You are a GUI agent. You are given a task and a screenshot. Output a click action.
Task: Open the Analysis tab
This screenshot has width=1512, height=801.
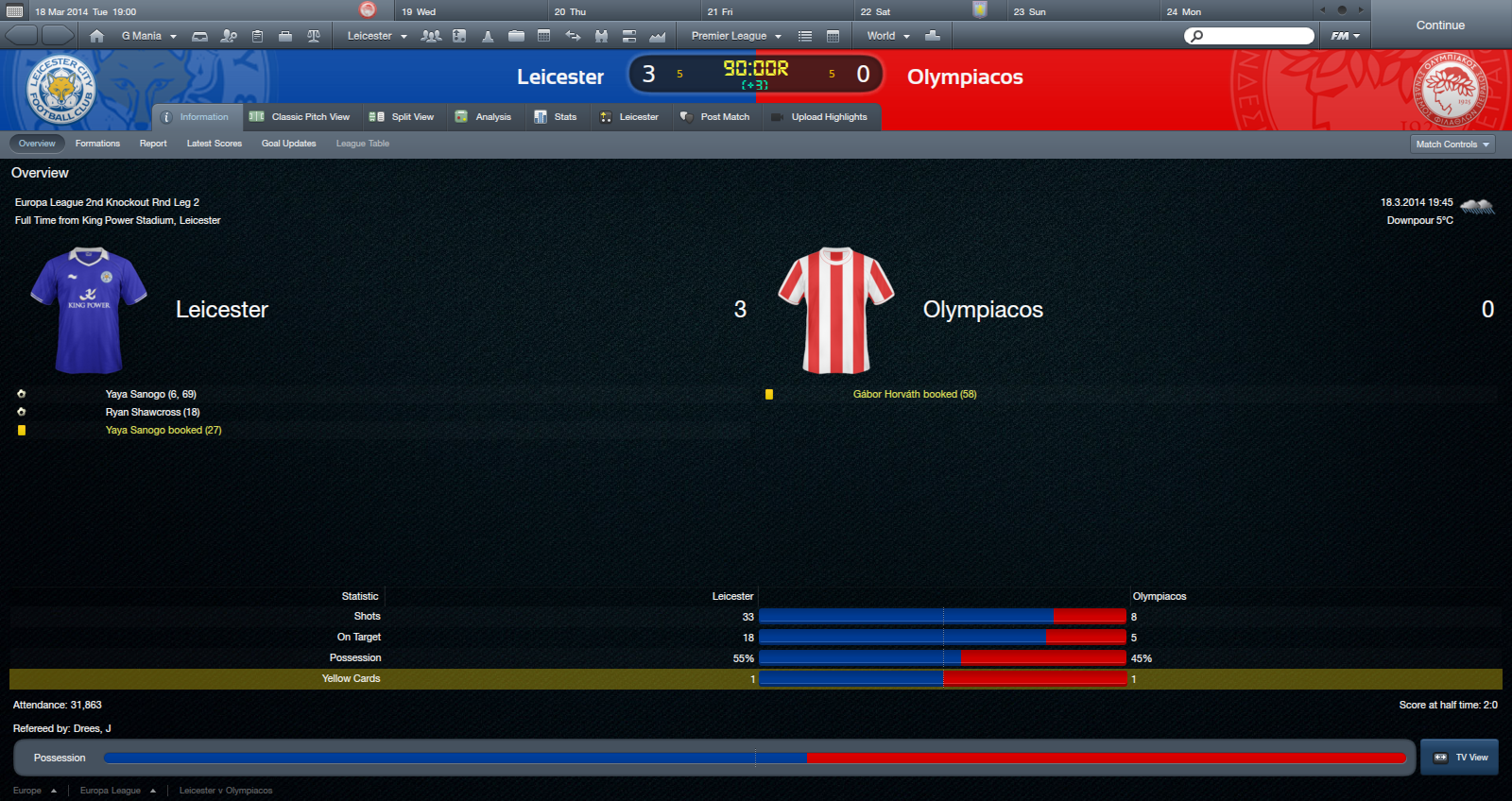coord(483,117)
